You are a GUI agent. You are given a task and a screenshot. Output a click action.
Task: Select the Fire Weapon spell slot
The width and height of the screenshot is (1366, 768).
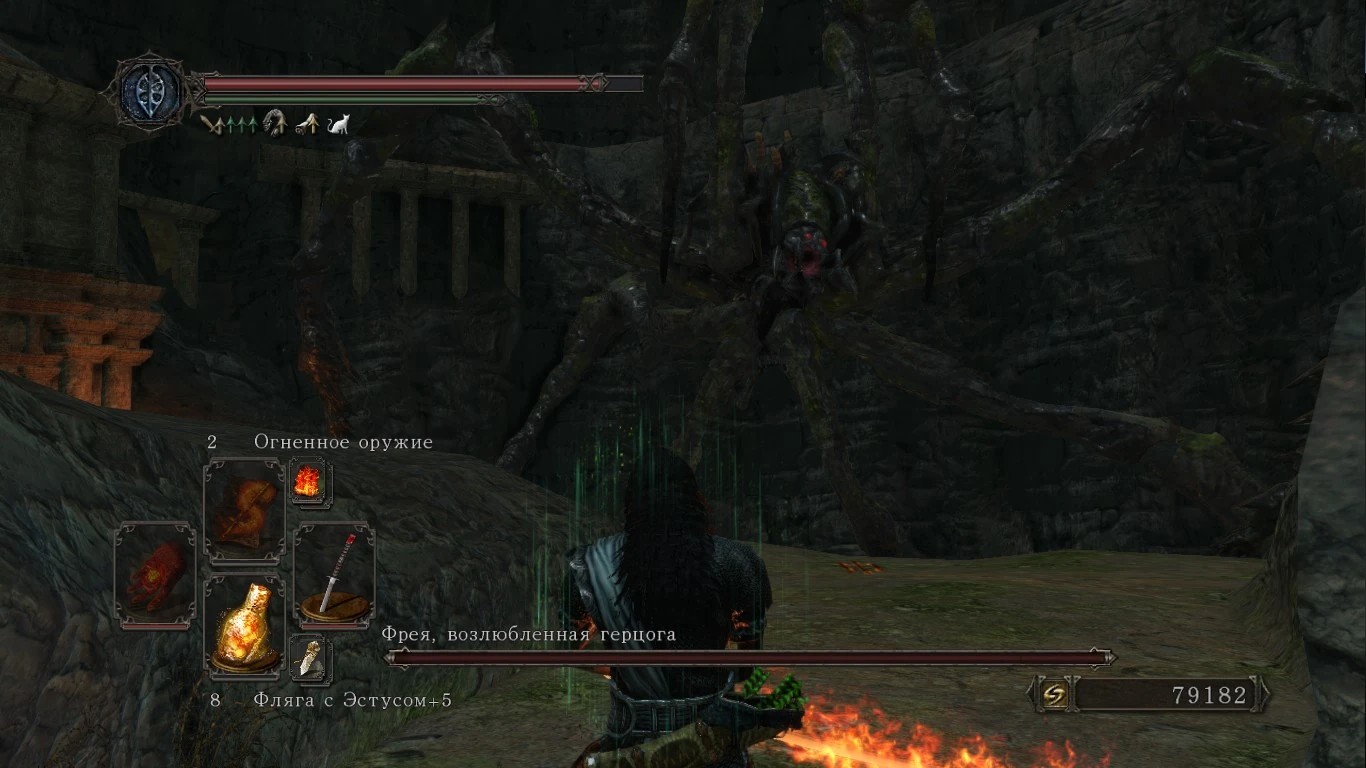pos(244,510)
